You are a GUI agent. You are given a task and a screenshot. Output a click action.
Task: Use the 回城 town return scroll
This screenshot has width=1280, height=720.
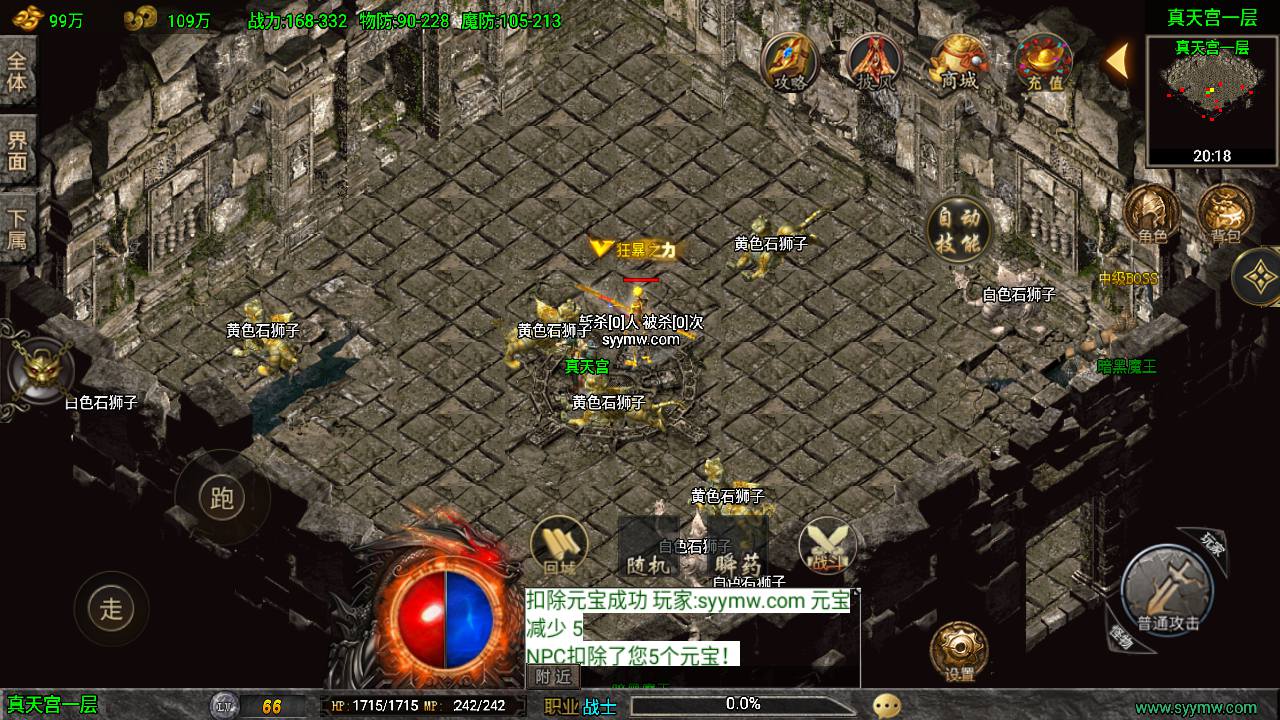(x=559, y=546)
